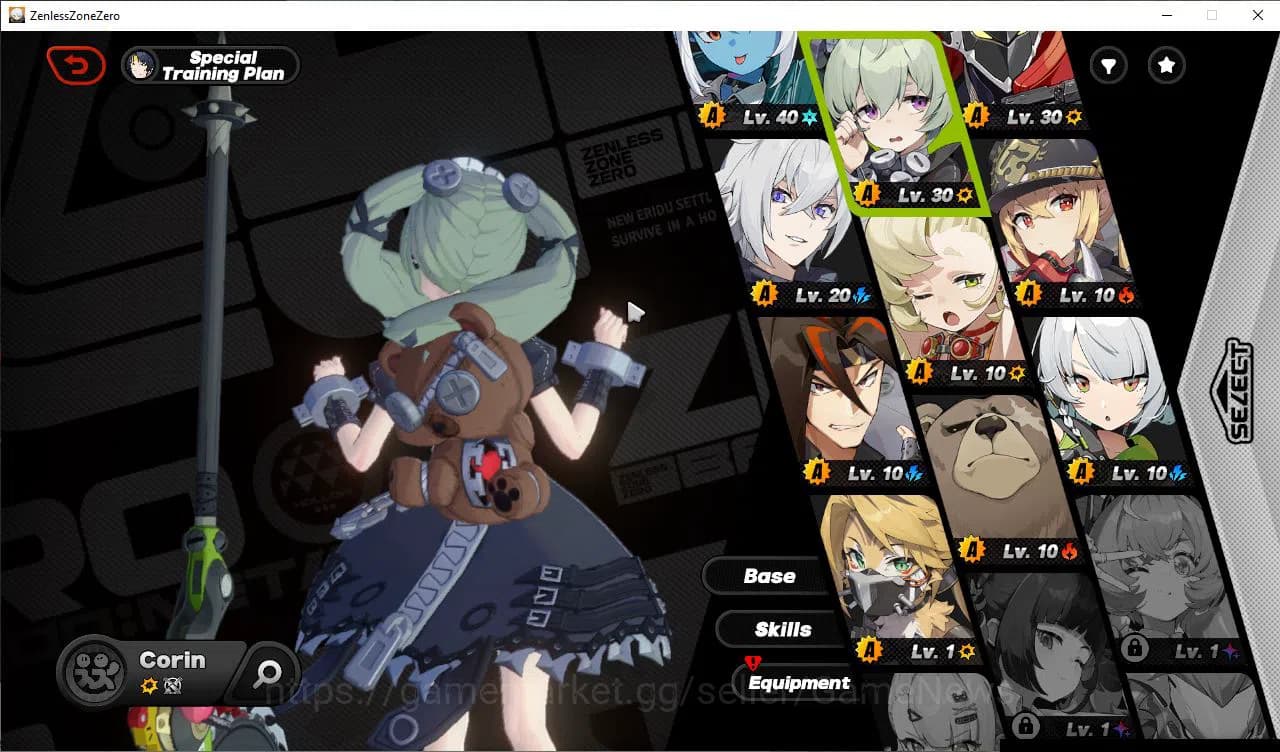
Task: Open the Equipment tab
Action: click(798, 682)
